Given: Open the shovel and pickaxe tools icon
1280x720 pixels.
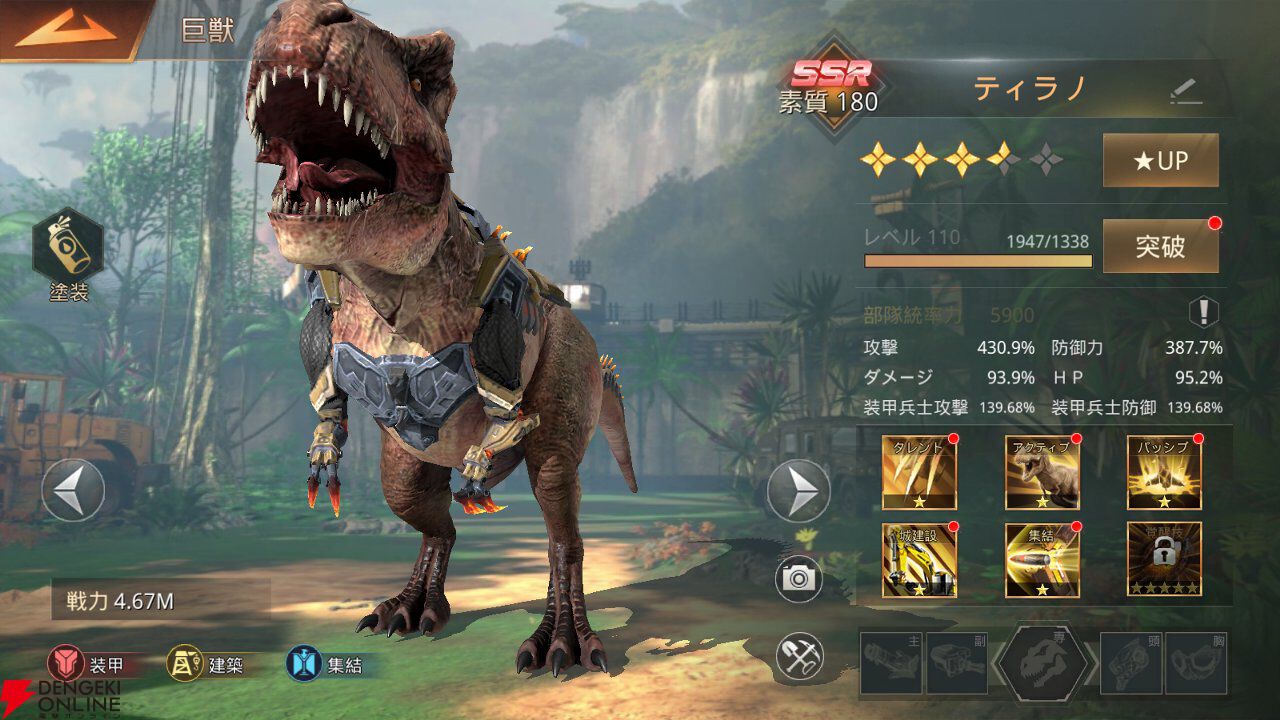Looking at the screenshot, I should [x=799, y=656].
